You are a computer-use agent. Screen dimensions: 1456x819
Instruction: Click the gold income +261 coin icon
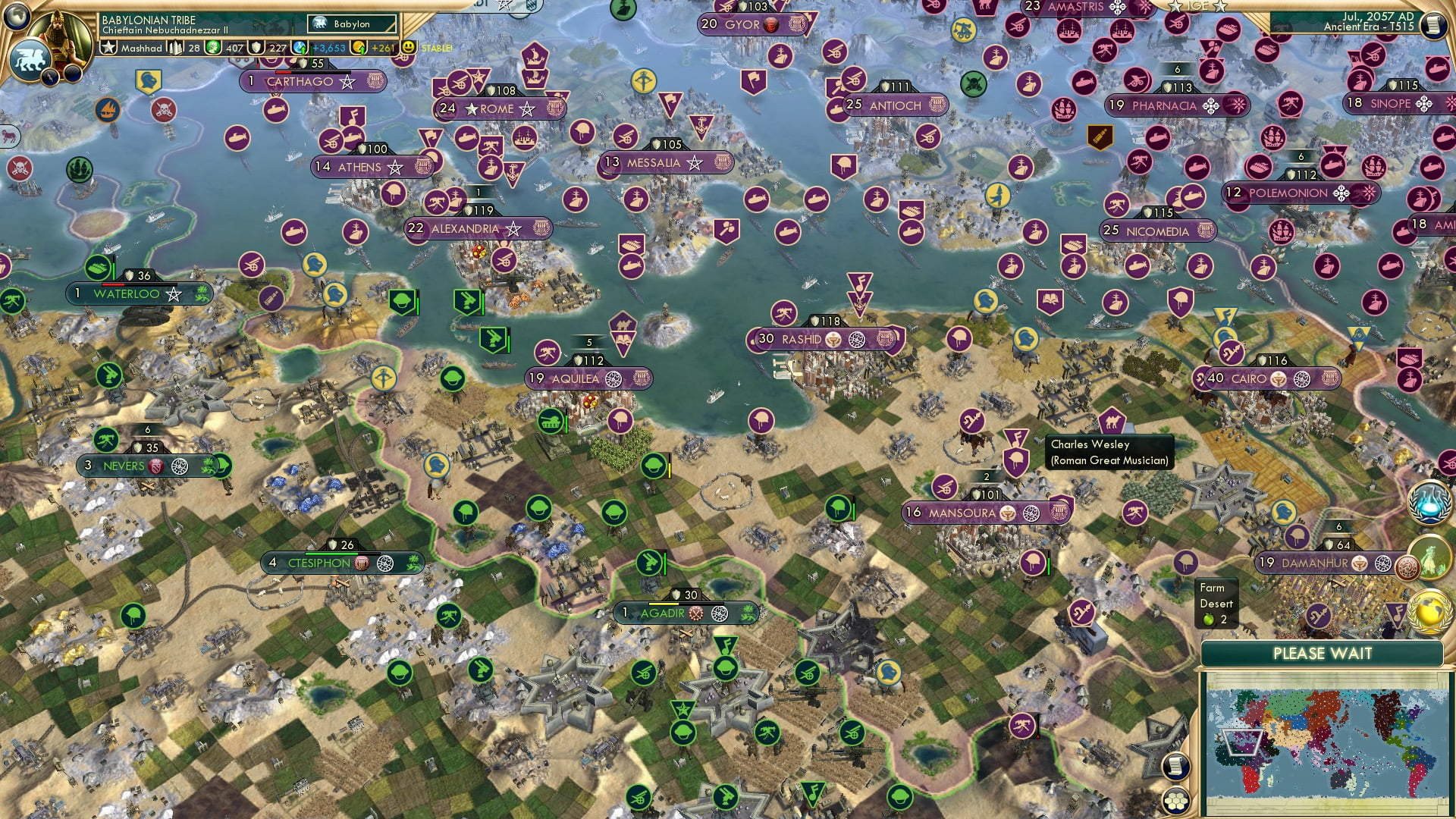click(359, 47)
